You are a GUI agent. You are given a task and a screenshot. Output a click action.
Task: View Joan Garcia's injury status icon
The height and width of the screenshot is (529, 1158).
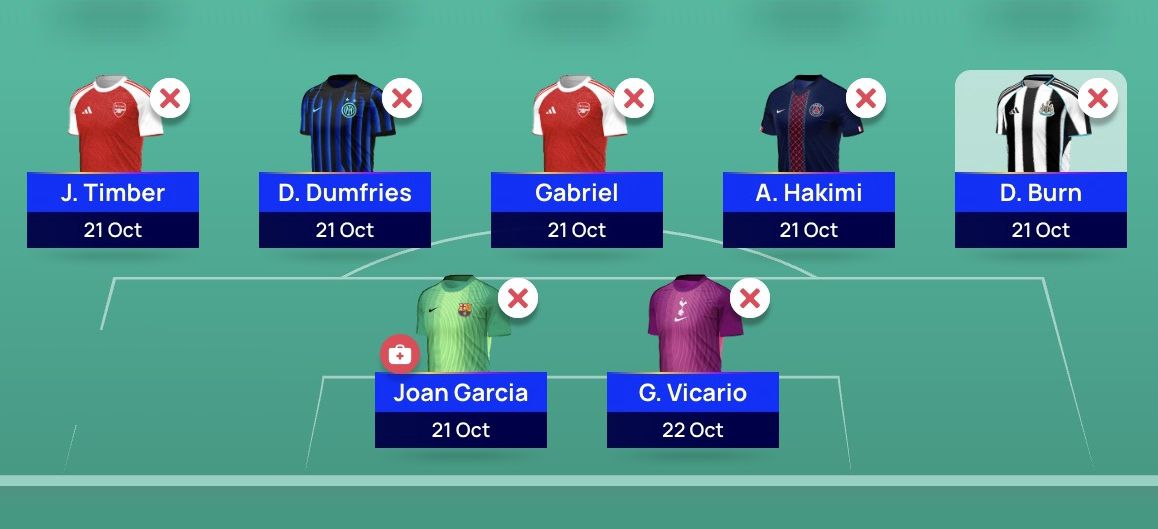point(399,354)
